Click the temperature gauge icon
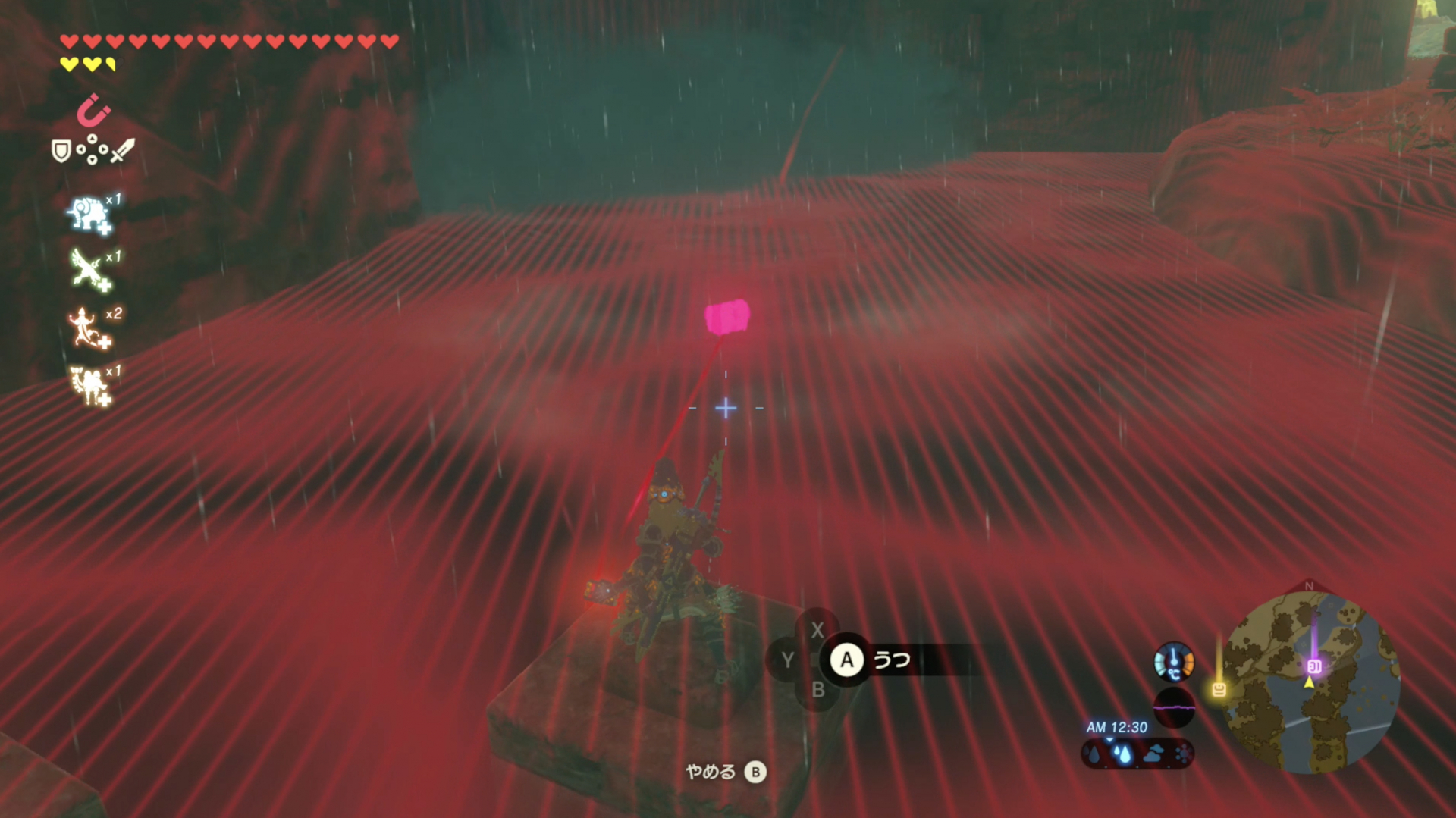Image resolution: width=1456 pixels, height=818 pixels. click(1174, 662)
